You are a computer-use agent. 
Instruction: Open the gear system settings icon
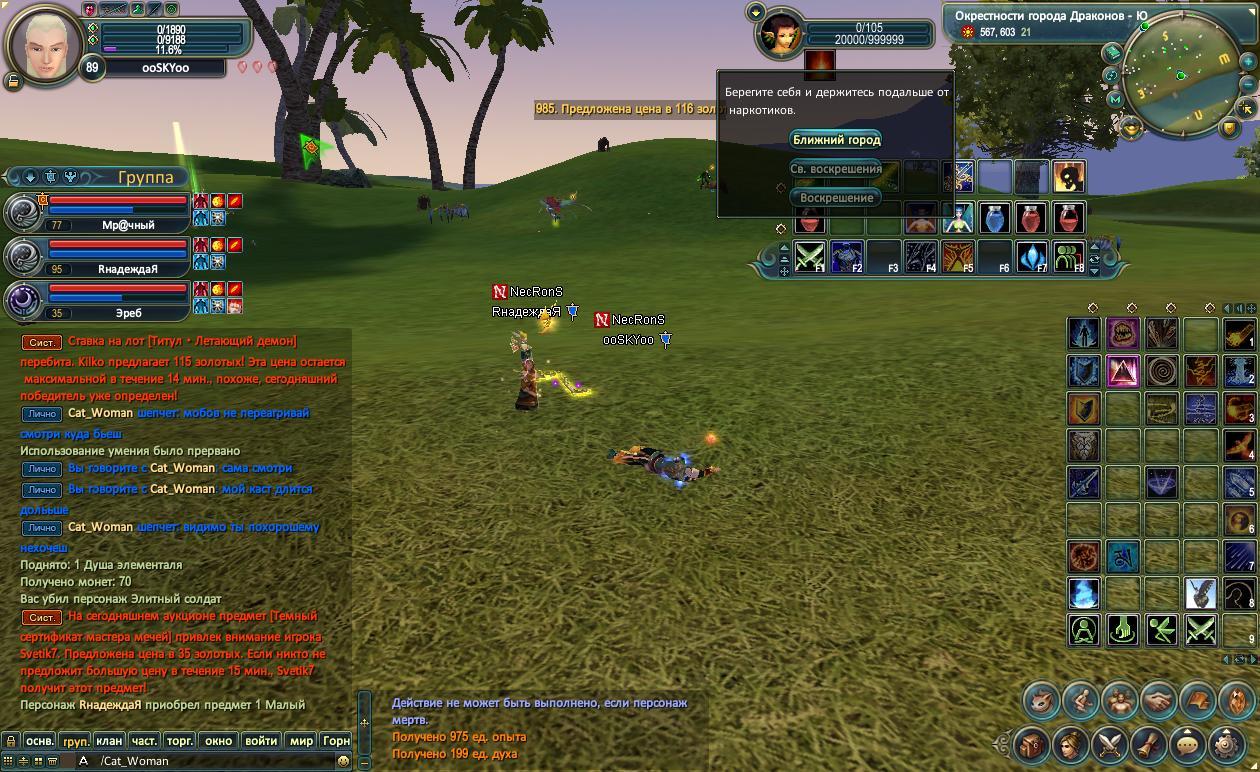pyautogui.click(x=1227, y=745)
